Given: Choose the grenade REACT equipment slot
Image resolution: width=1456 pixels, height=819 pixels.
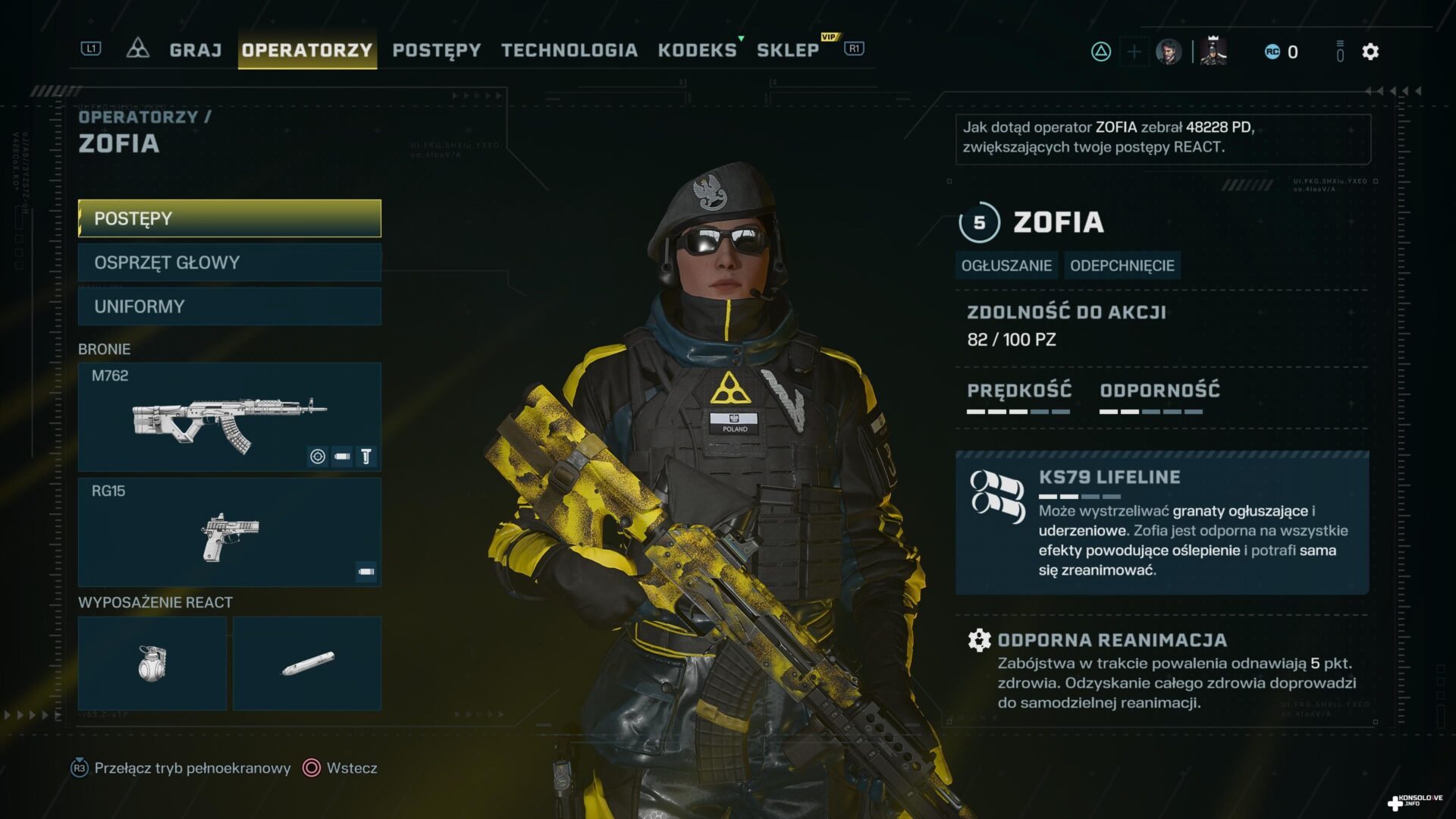Looking at the screenshot, I should tap(152, 664).
